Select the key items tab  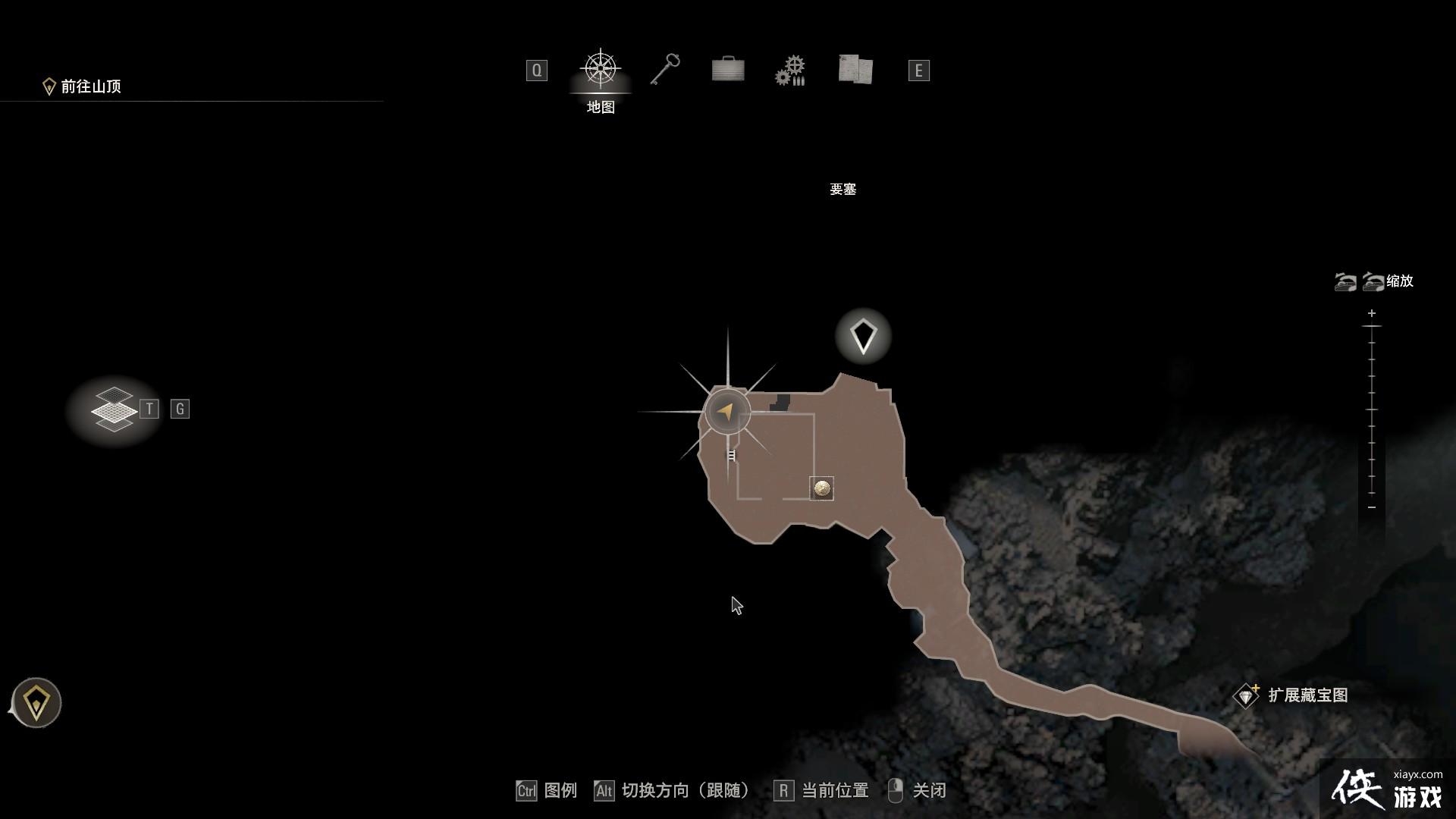click(x=664, y=69)
